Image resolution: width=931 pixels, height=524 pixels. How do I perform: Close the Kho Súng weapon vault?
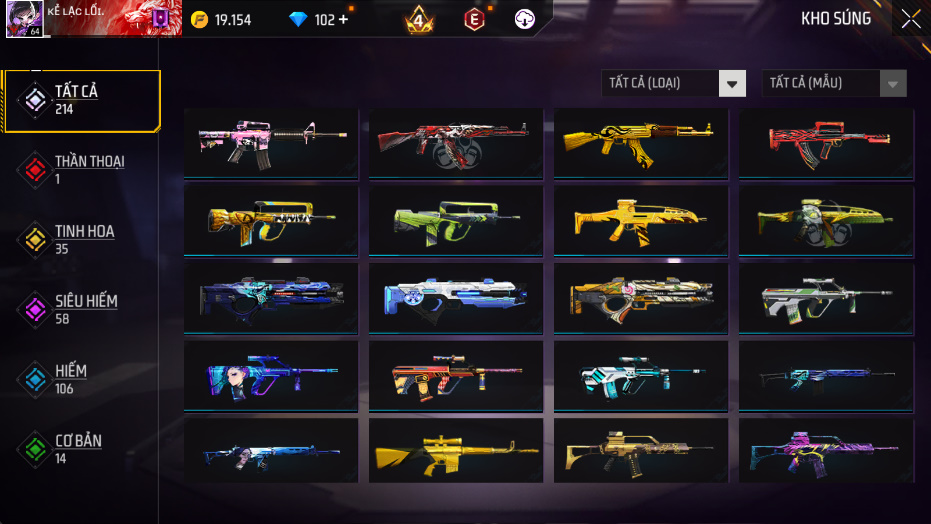(910, 19)
